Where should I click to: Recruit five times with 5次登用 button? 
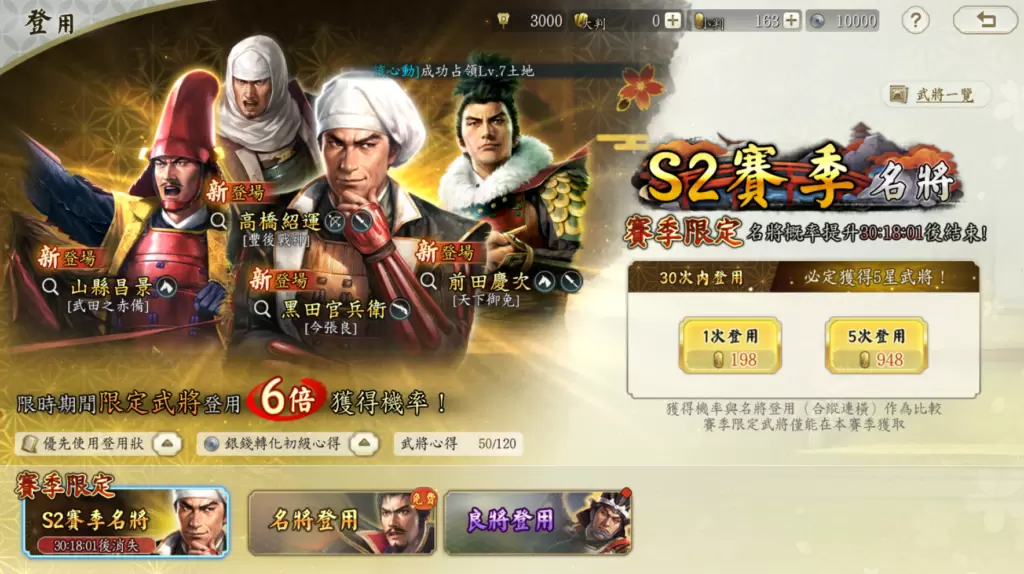[x=876, y=346]
